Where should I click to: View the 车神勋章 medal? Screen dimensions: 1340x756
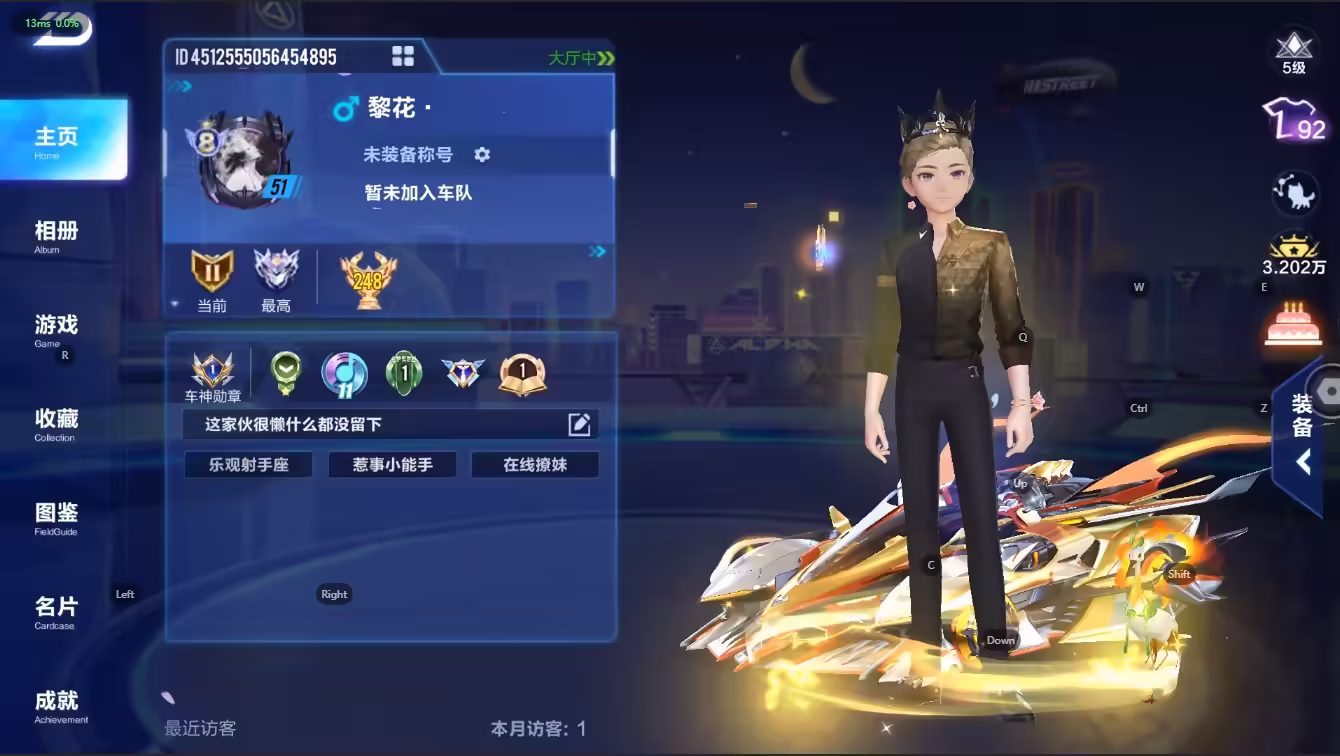(214, 377)
